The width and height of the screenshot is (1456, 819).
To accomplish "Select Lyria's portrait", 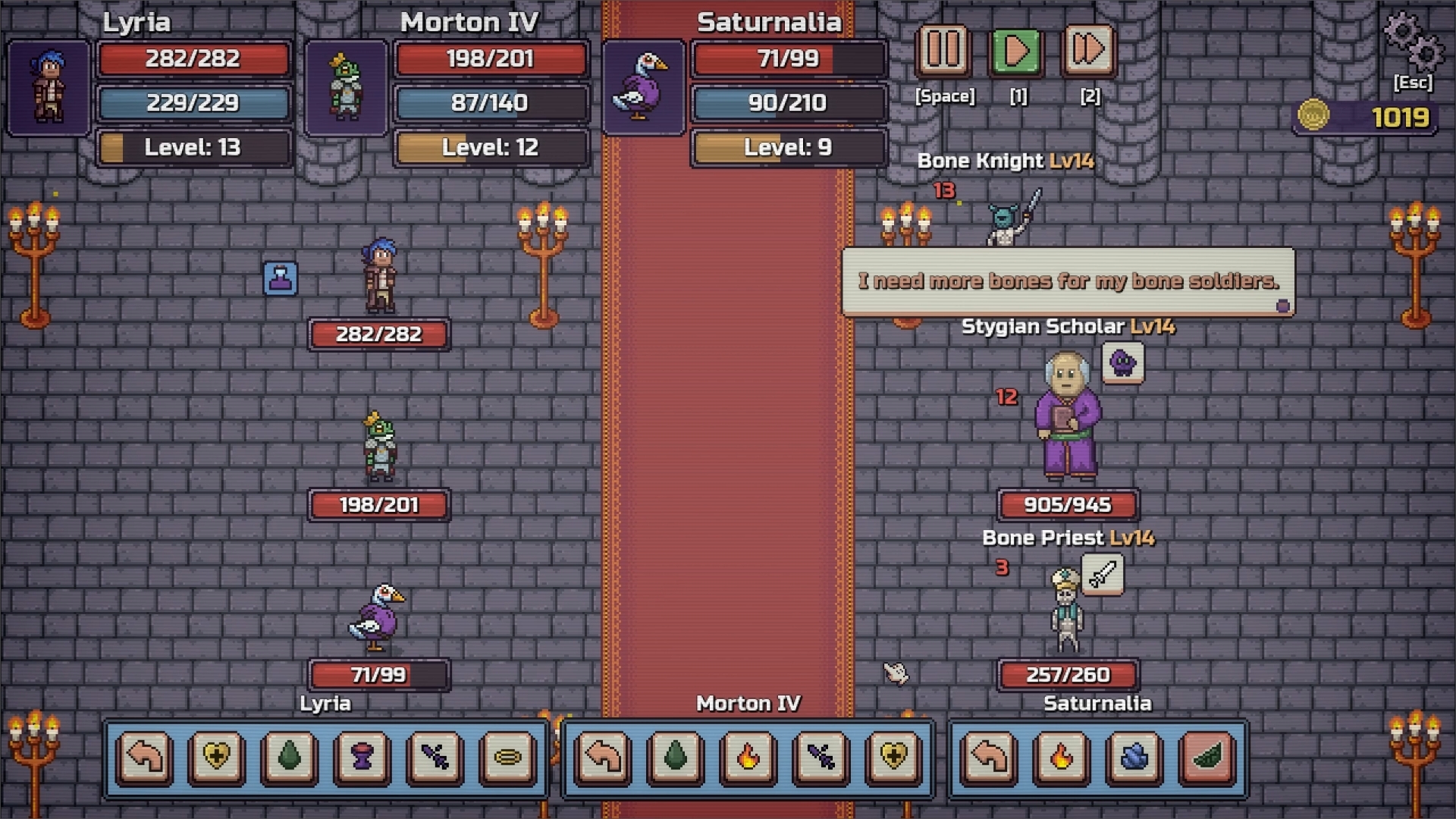I will coord(49,88).
